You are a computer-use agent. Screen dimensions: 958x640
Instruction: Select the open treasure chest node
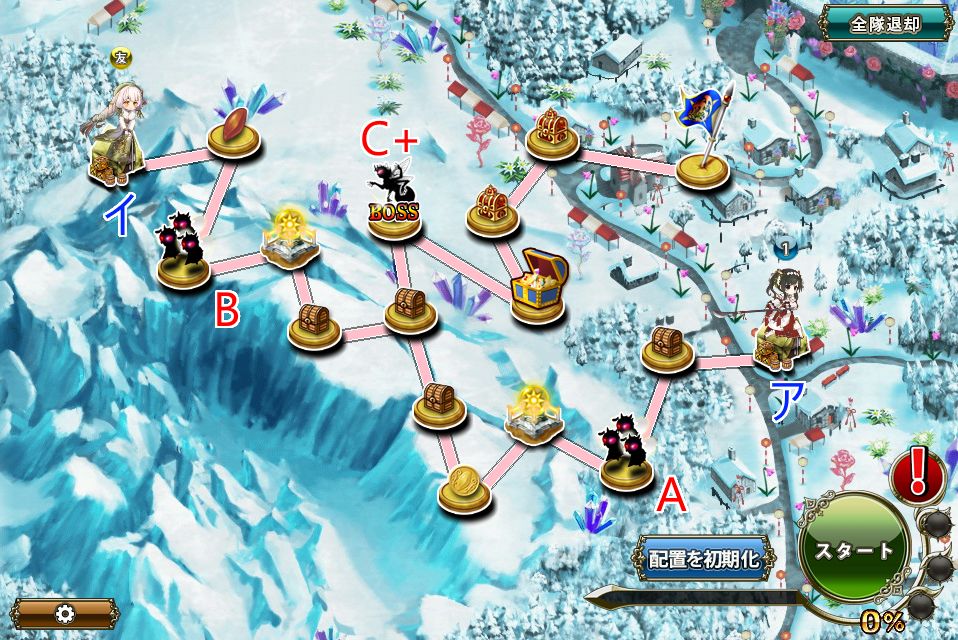click(538, 287)
